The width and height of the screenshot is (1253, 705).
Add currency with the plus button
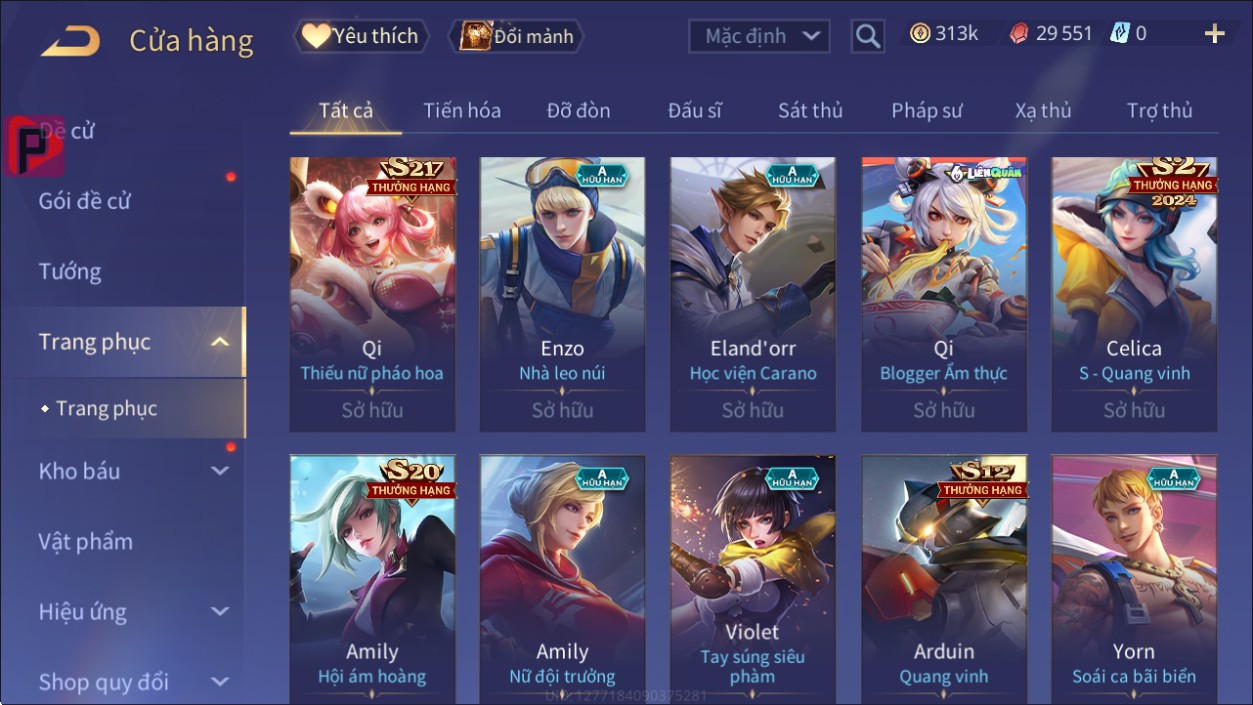(1214, 35)
